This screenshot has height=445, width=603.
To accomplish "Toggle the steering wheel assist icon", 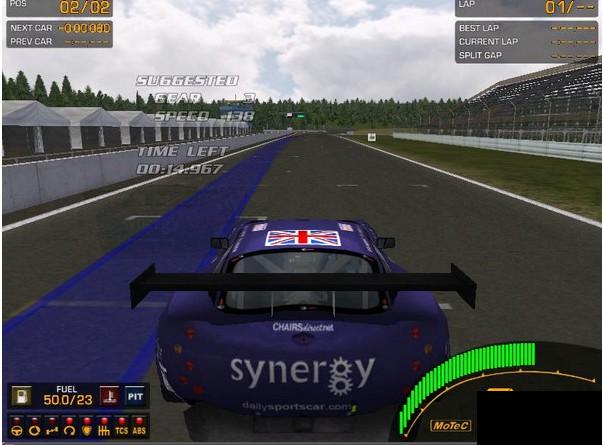I will [x=17, y=430].
